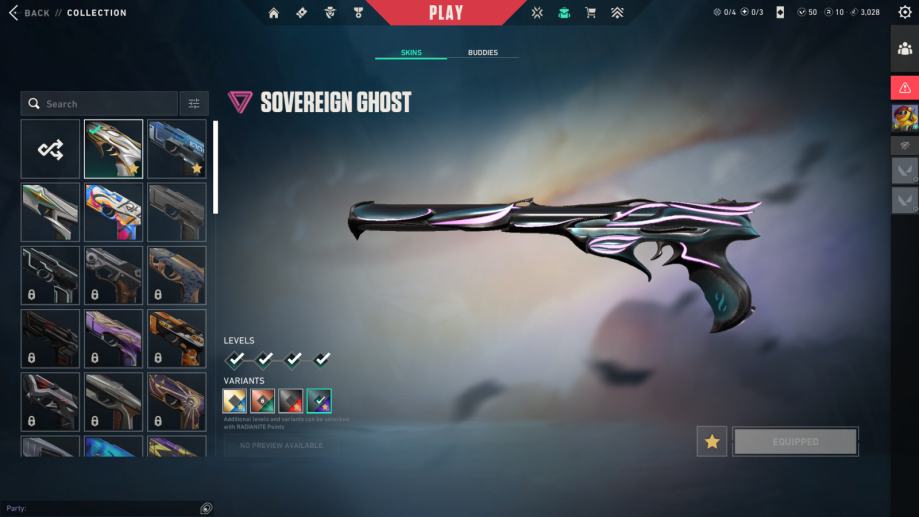Choose the salmon and green variant swatch
This screenshot has width=919, height=517.
[x=263, y=401]
